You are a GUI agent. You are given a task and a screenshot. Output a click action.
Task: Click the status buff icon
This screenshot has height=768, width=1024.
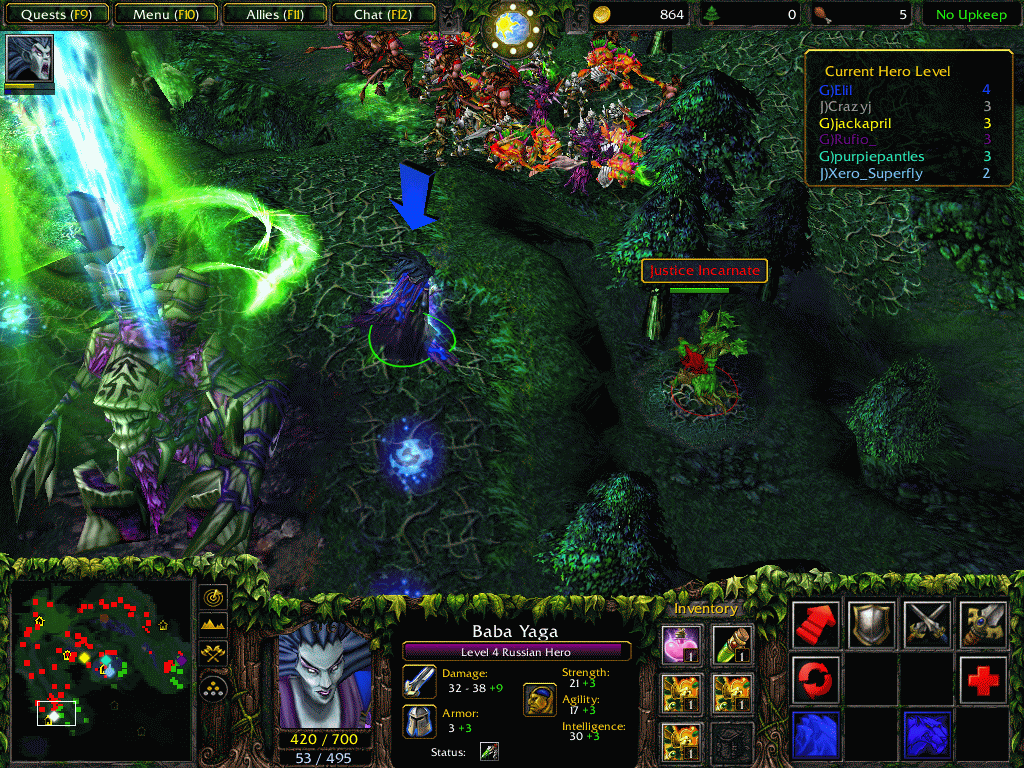click(488, 751)
